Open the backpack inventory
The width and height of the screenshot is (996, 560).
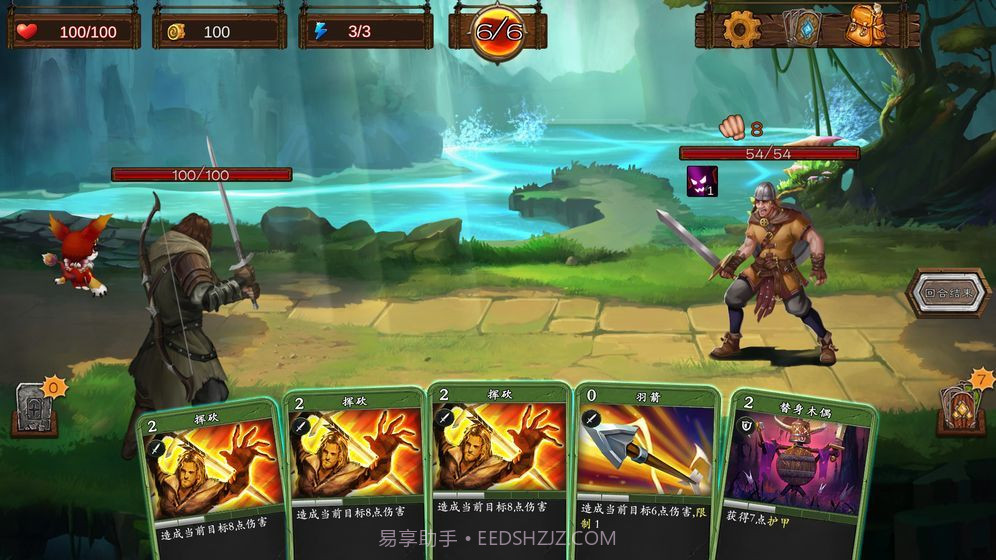point(864,27)
